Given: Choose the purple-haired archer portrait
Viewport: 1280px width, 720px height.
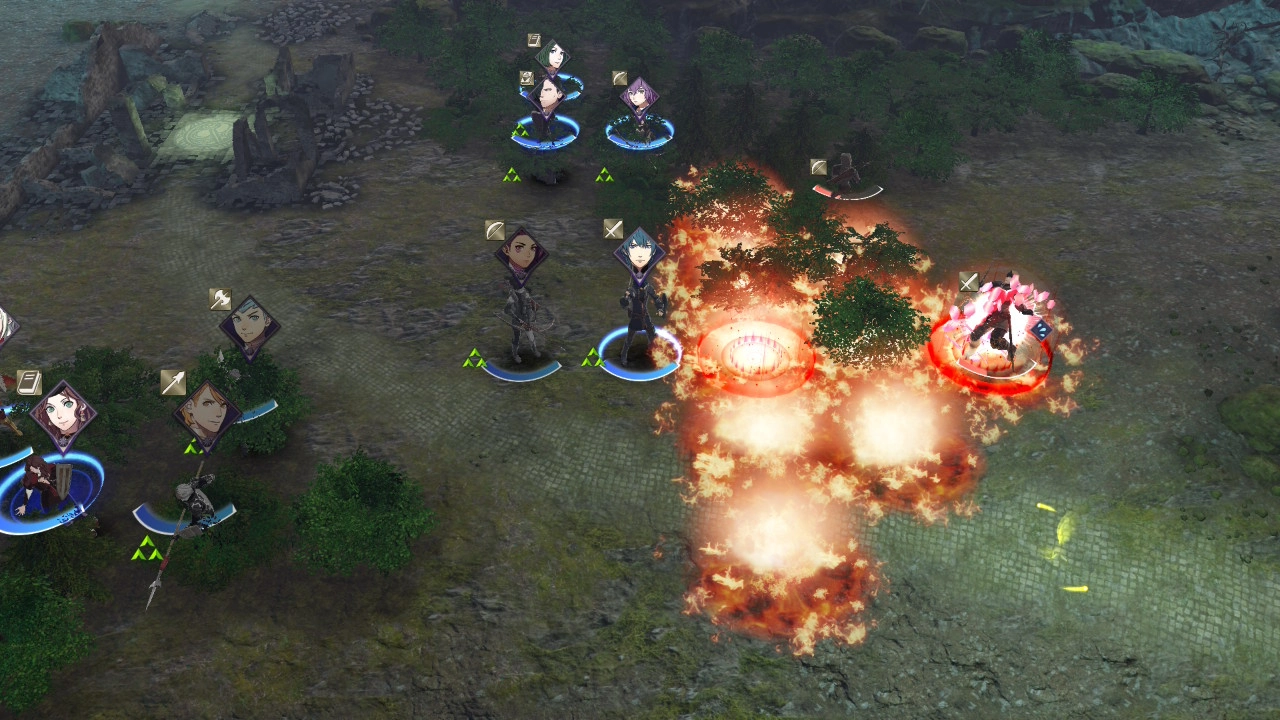Looking at the screenshot, I should [x=638, y=97].
